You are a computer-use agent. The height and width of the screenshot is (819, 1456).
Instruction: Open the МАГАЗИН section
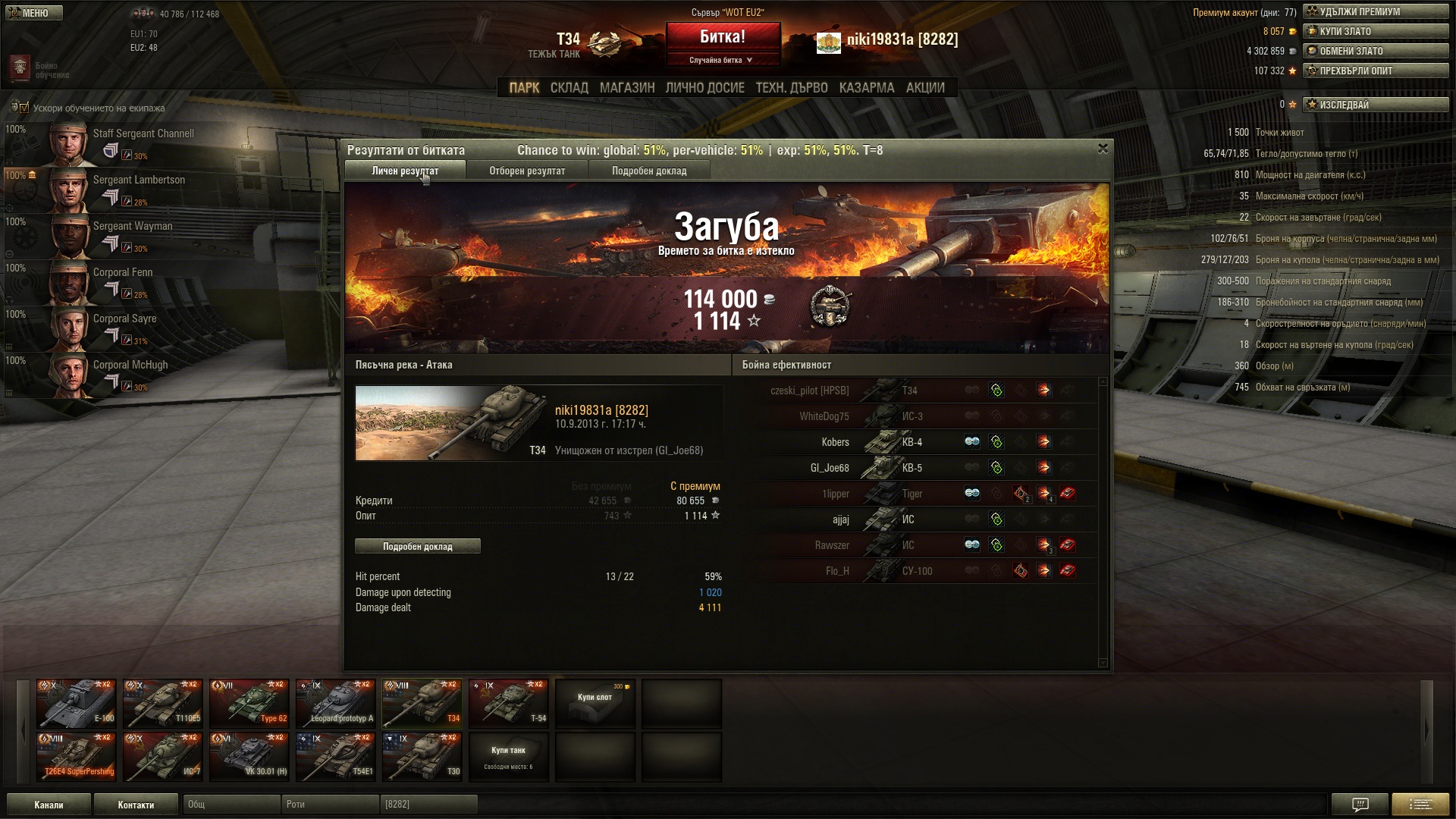coord(627,88)
